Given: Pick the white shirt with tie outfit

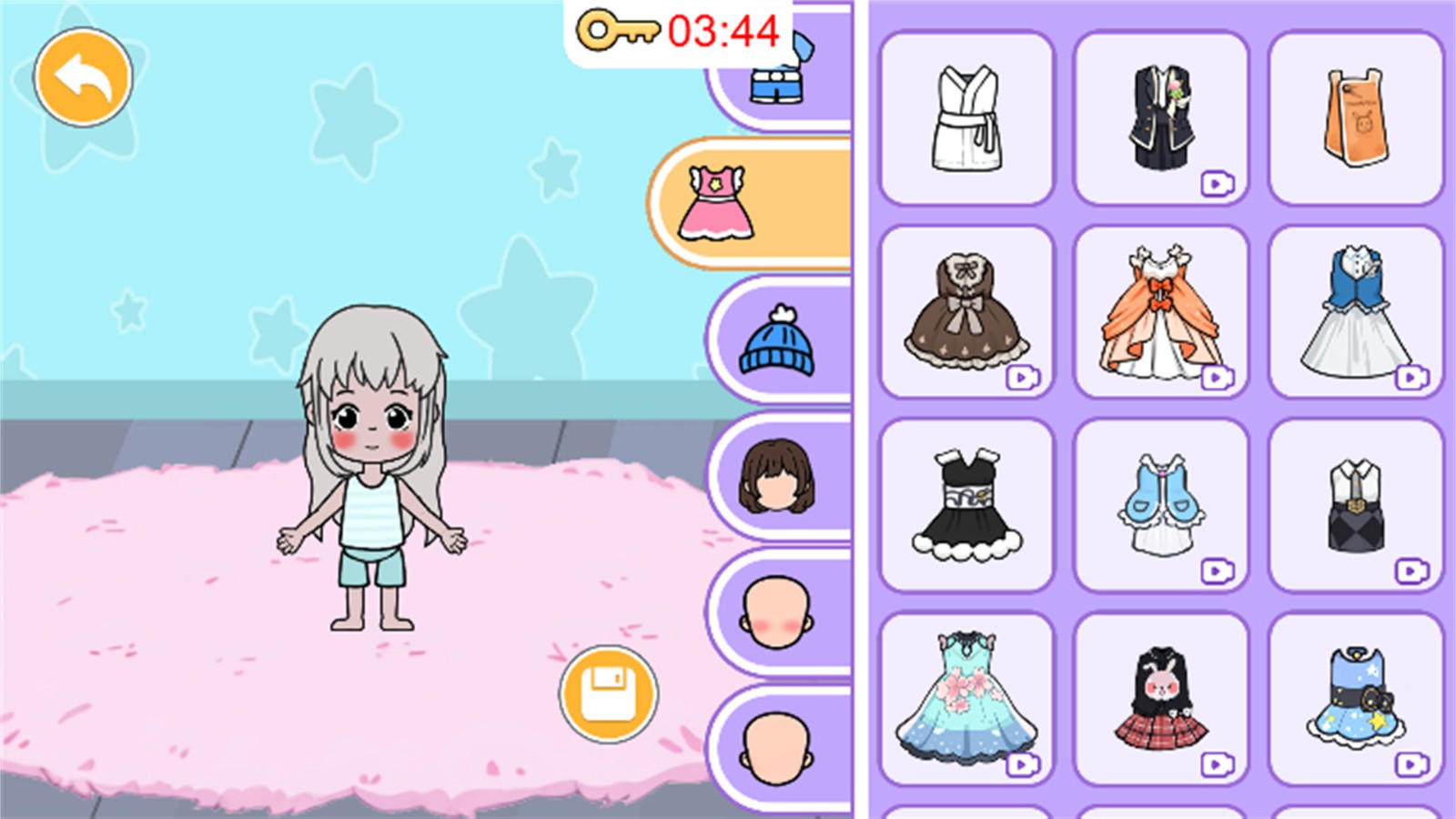Looking at the screenshot, I should pyautogui.click(x=1355, y=505).
